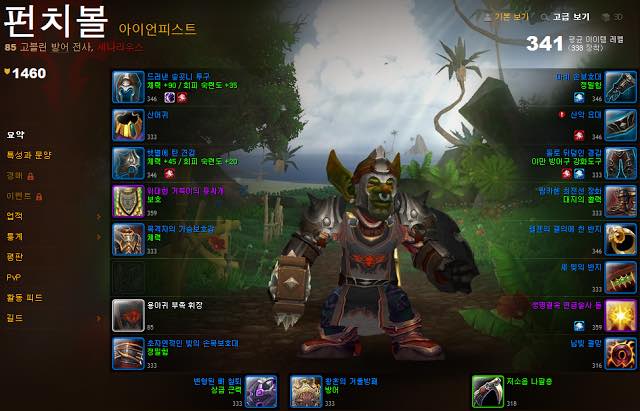Open the 길드 guild menu
The width and height of the screenshot is (640, 411).
tap(15, 318)
